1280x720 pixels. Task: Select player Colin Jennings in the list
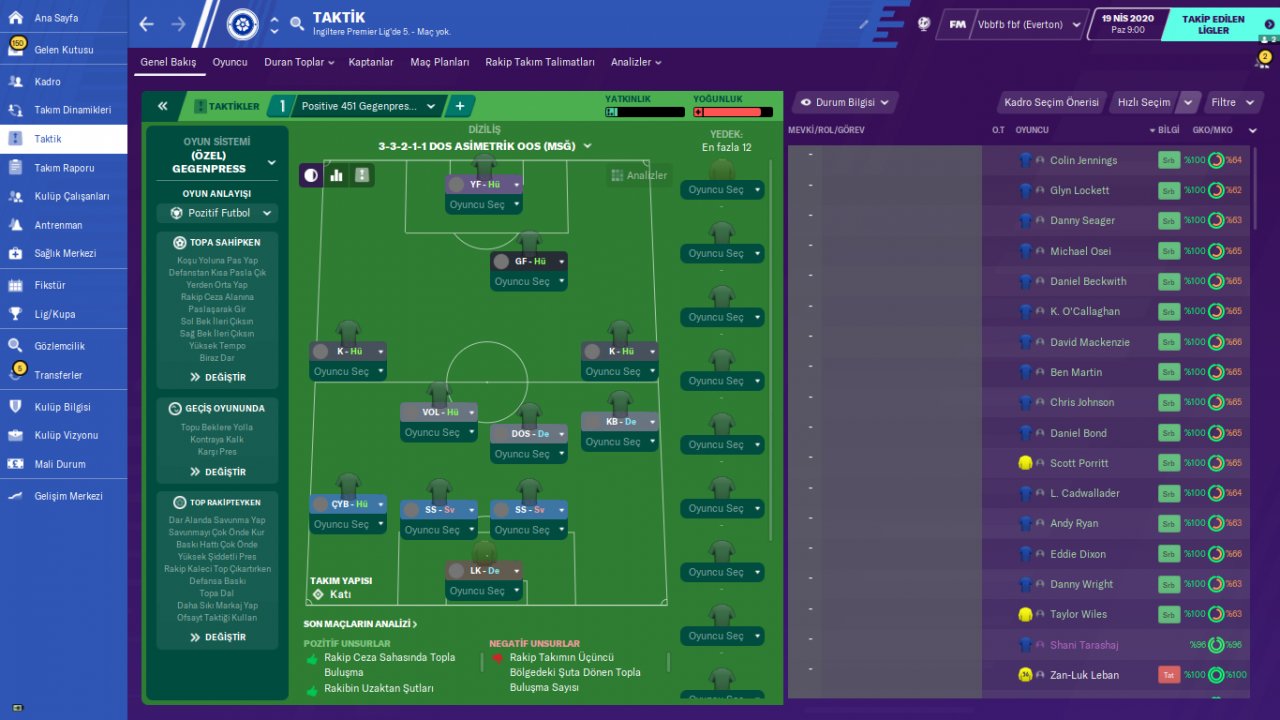(x=1083, y=160)
